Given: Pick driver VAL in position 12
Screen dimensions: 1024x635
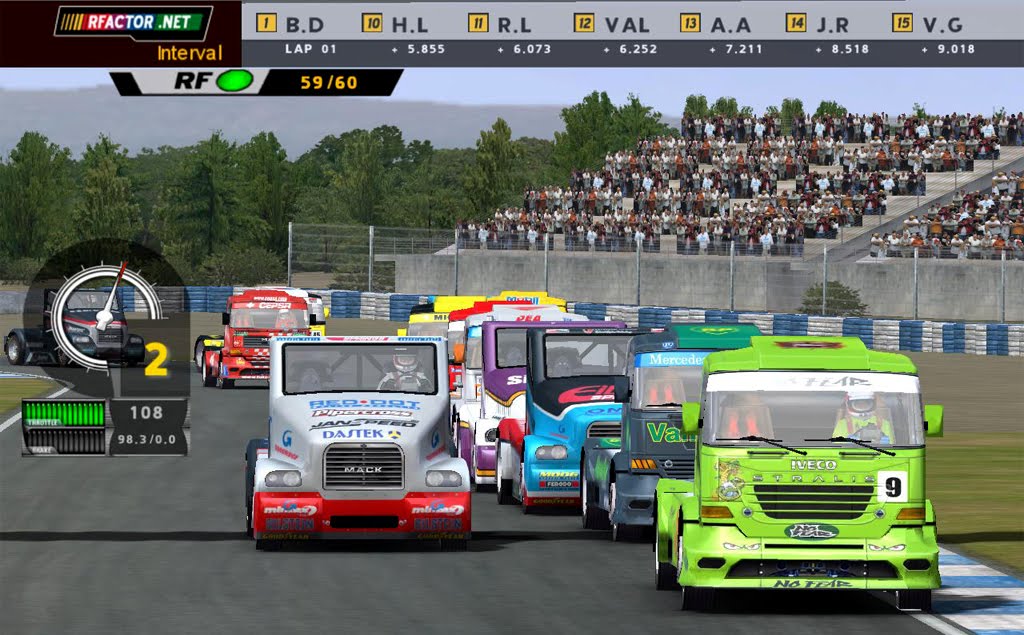Looking at the screenshot, I should (x=613, y=23).
